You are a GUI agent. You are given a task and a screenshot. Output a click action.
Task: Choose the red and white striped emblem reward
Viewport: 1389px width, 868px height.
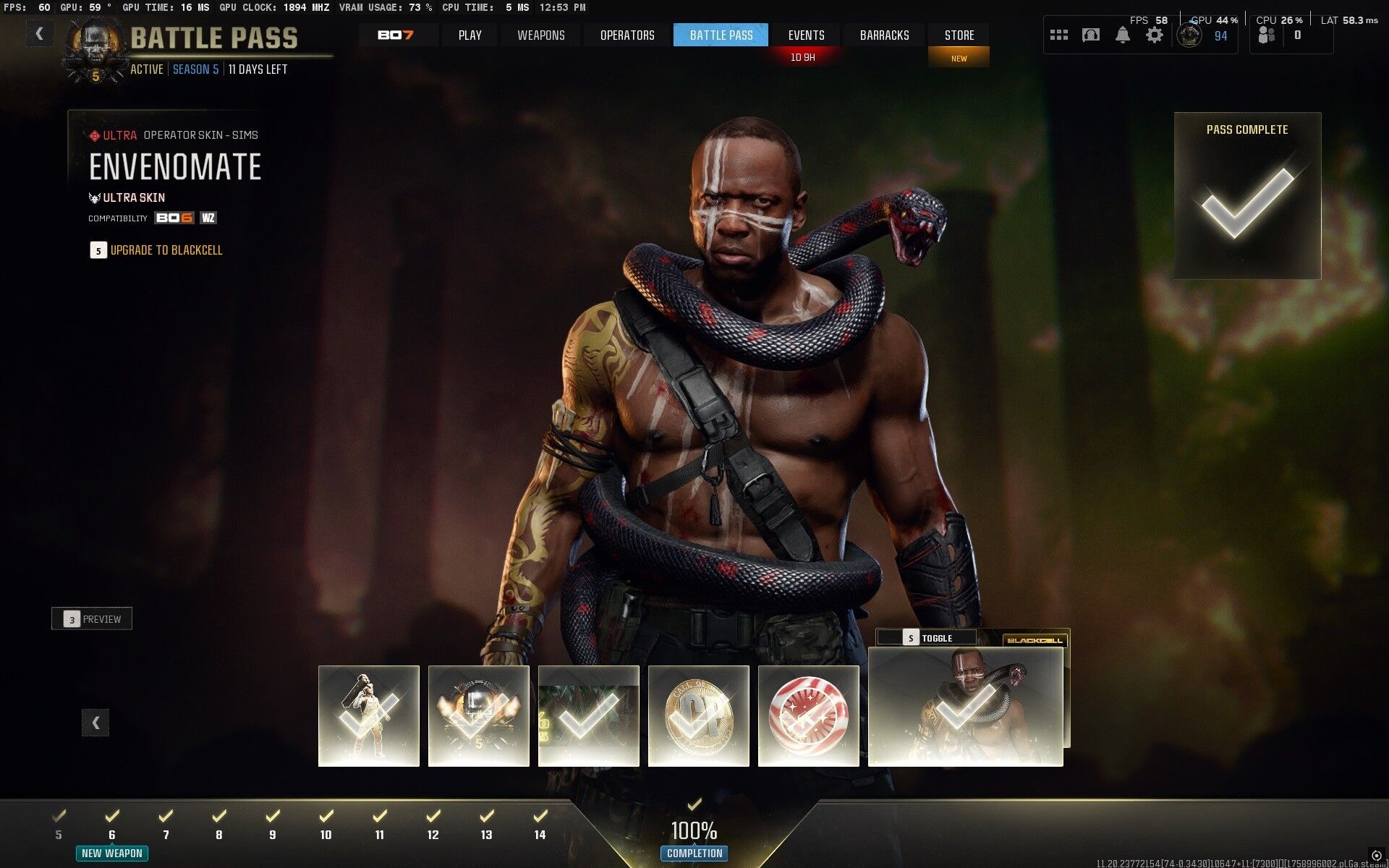coord(808,715)
